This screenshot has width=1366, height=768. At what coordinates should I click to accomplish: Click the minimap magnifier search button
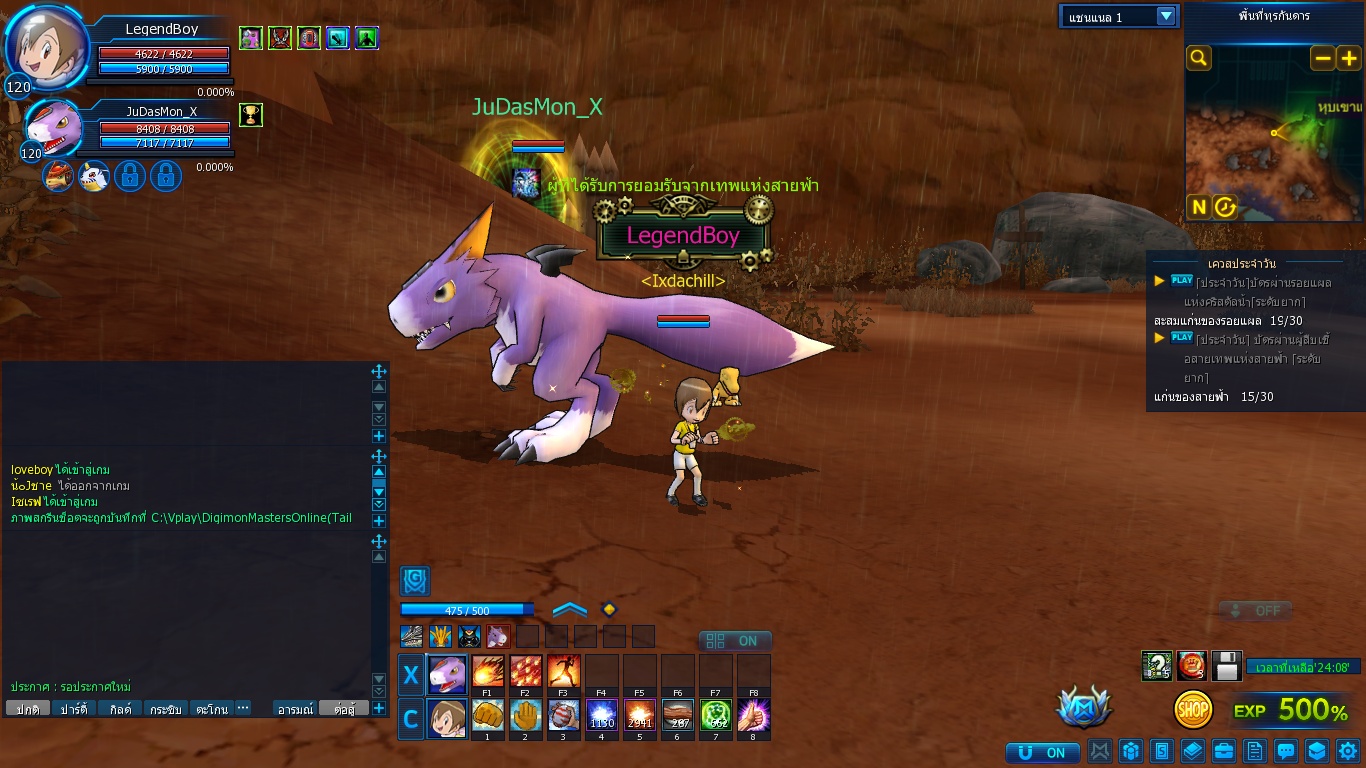pos(1199,58)
